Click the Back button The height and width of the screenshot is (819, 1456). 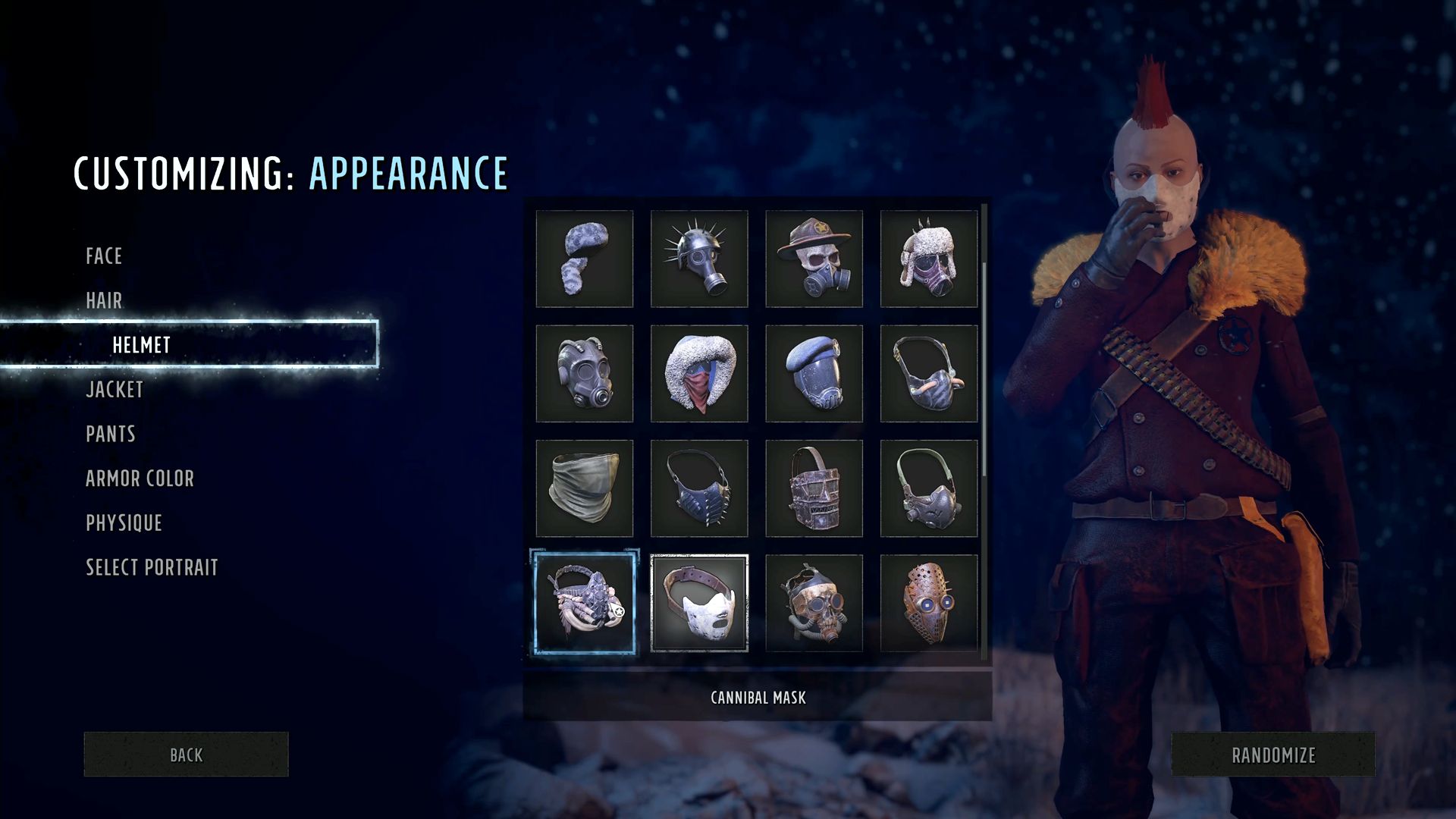coord(186,755)
